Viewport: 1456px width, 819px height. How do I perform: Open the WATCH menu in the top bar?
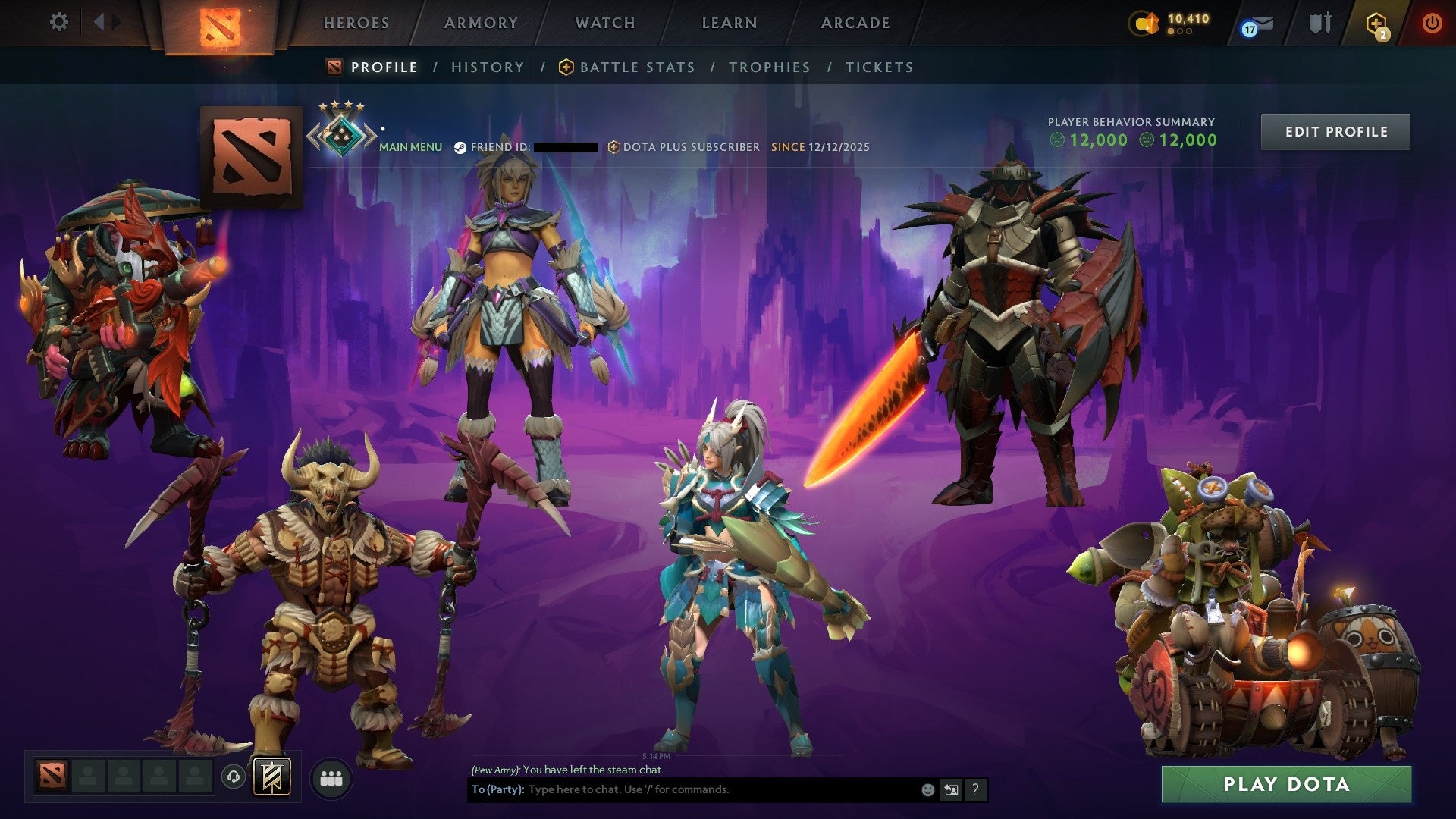point(604,23)
